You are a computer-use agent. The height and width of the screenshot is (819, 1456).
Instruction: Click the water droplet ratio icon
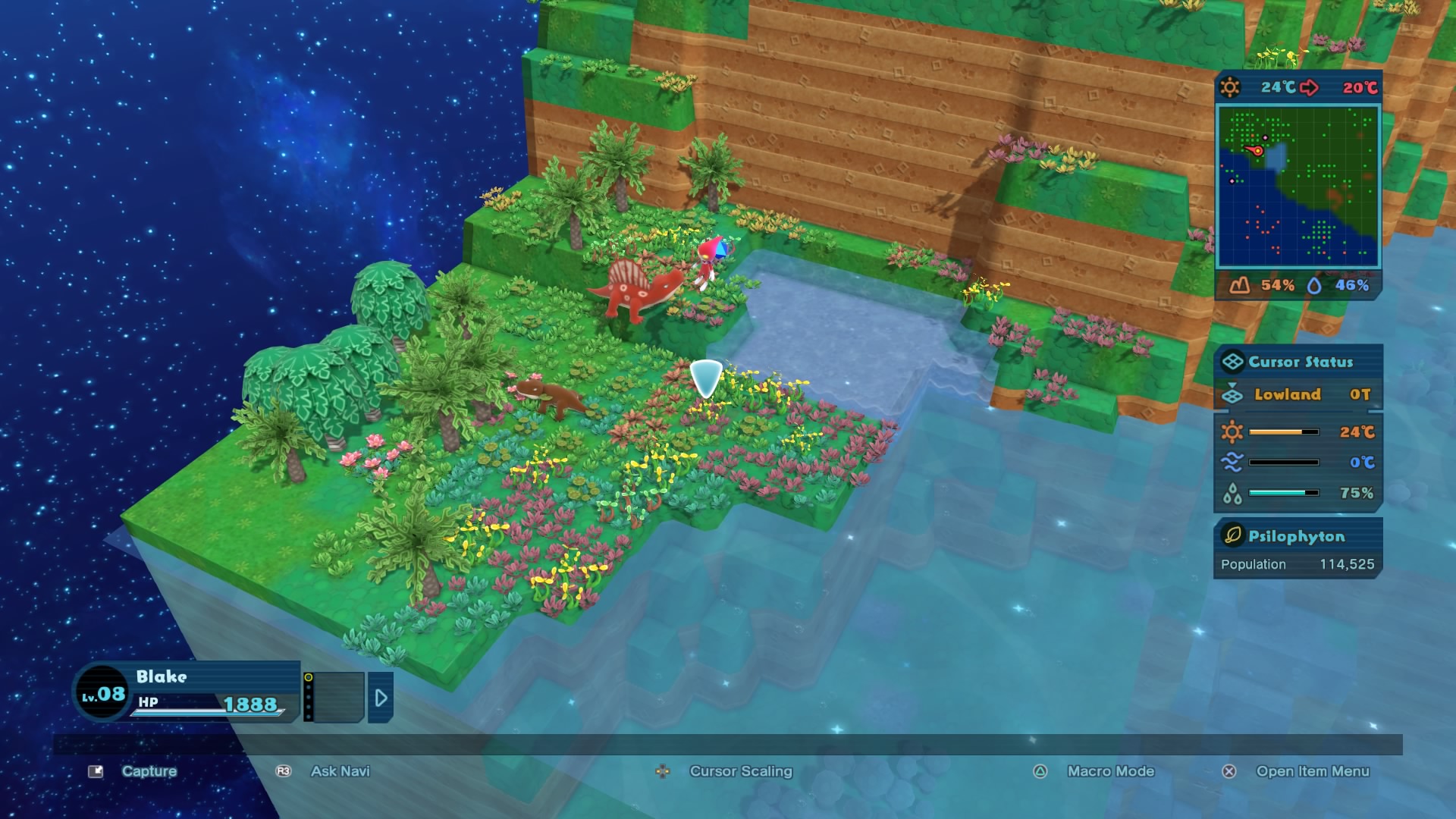tap(1313, 284)
